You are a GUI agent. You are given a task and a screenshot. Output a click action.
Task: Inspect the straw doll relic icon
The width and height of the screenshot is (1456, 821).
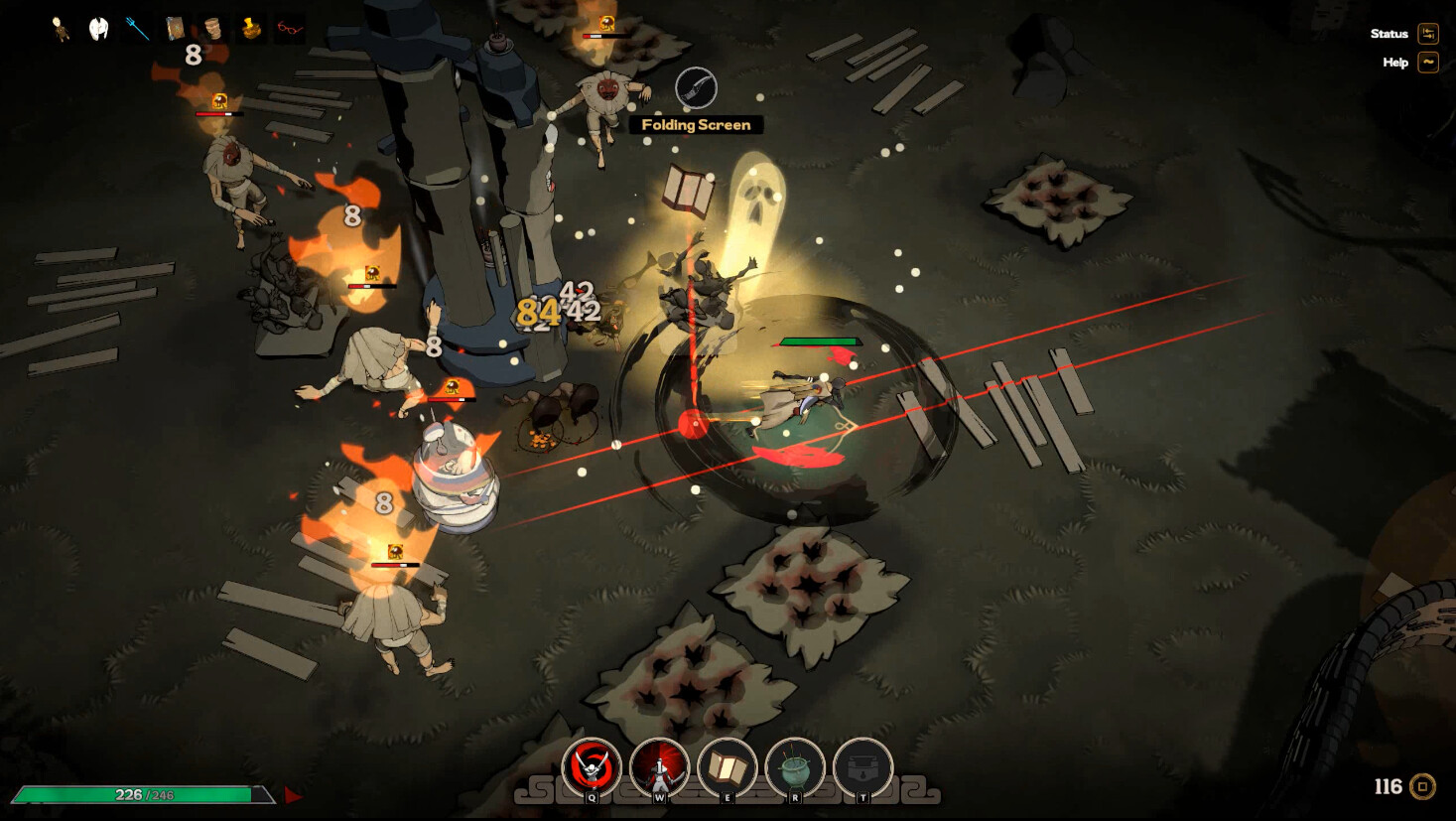pos(62,29)
